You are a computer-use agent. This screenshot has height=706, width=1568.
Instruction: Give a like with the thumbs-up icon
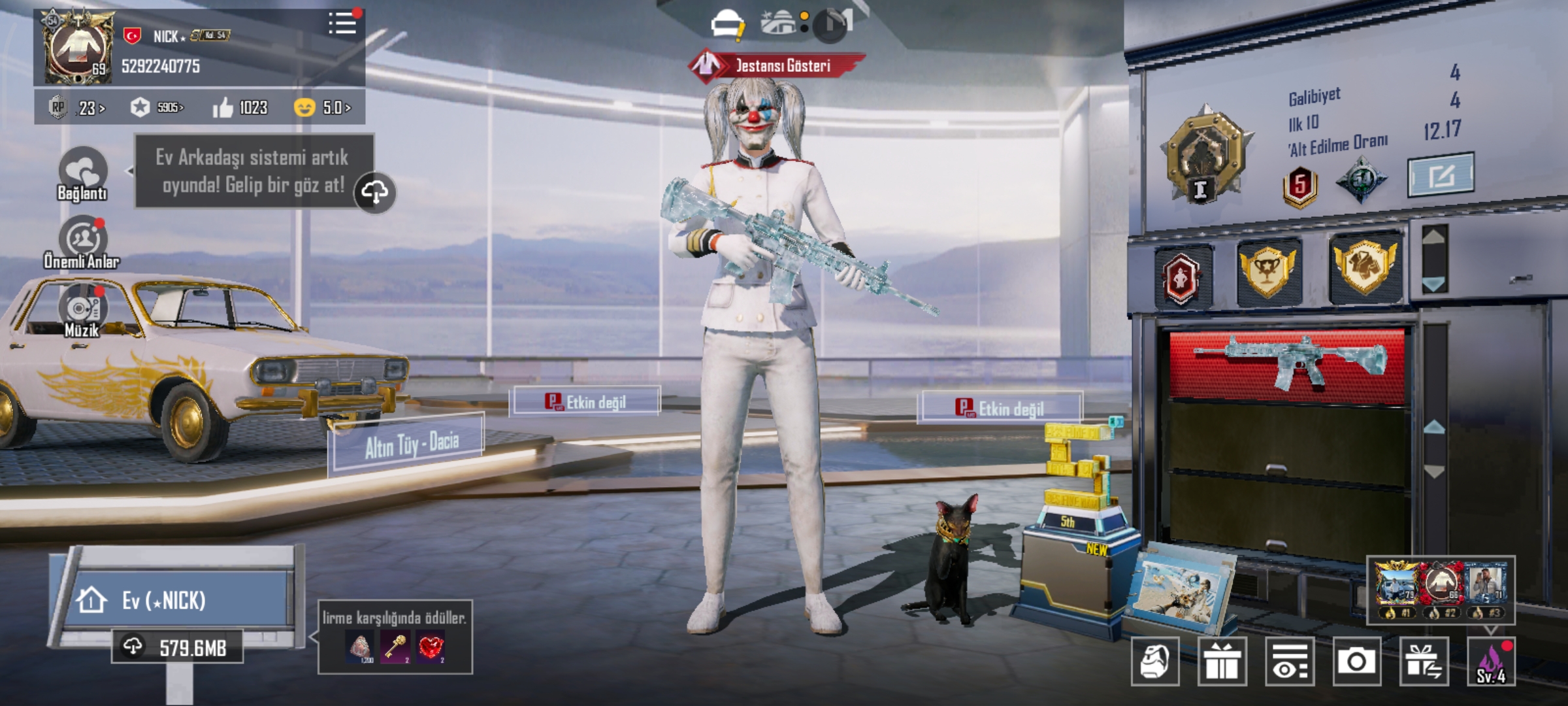click(223, 107)
